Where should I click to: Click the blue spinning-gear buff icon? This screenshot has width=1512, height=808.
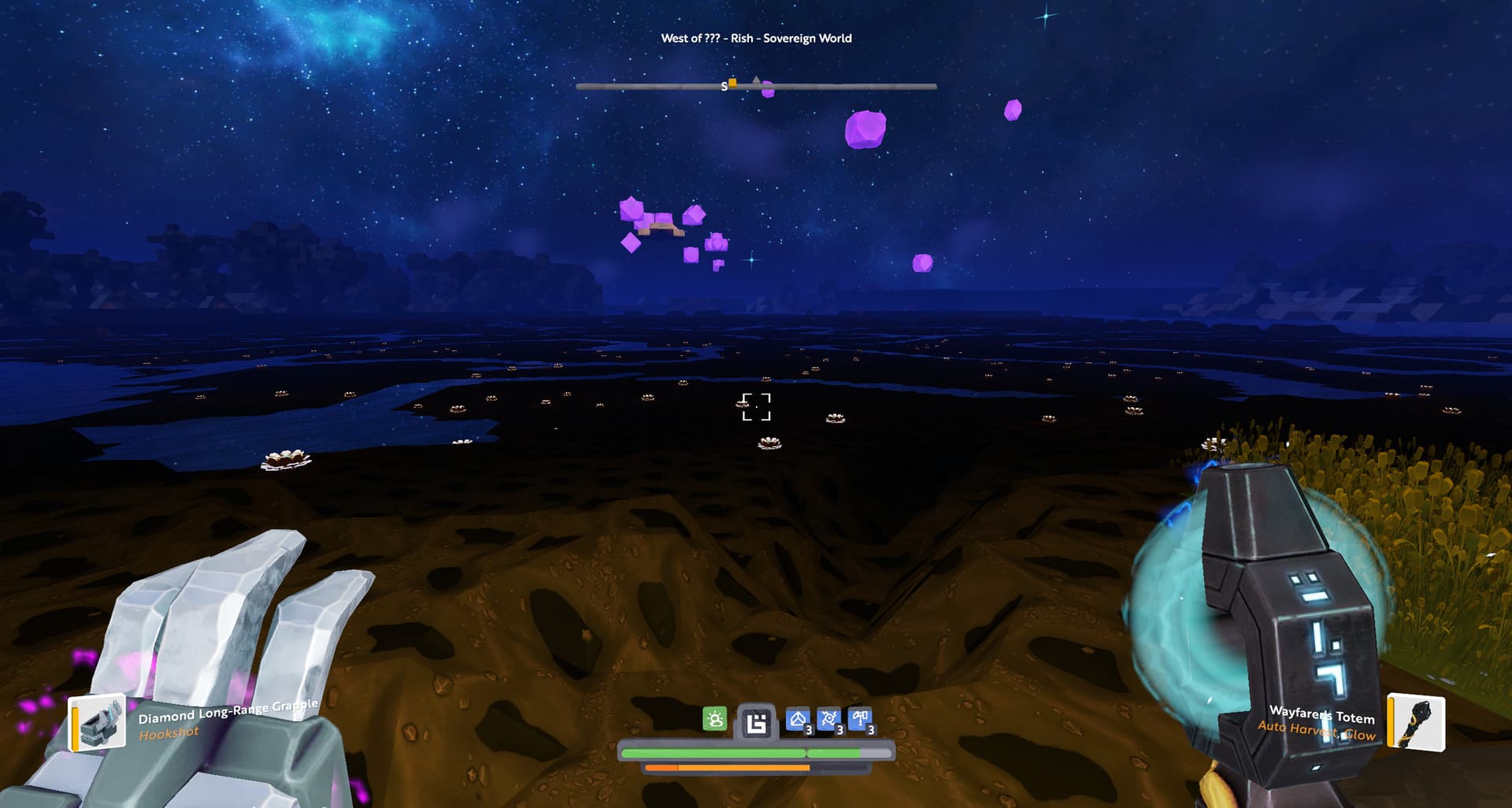click(x=828, y=720)
